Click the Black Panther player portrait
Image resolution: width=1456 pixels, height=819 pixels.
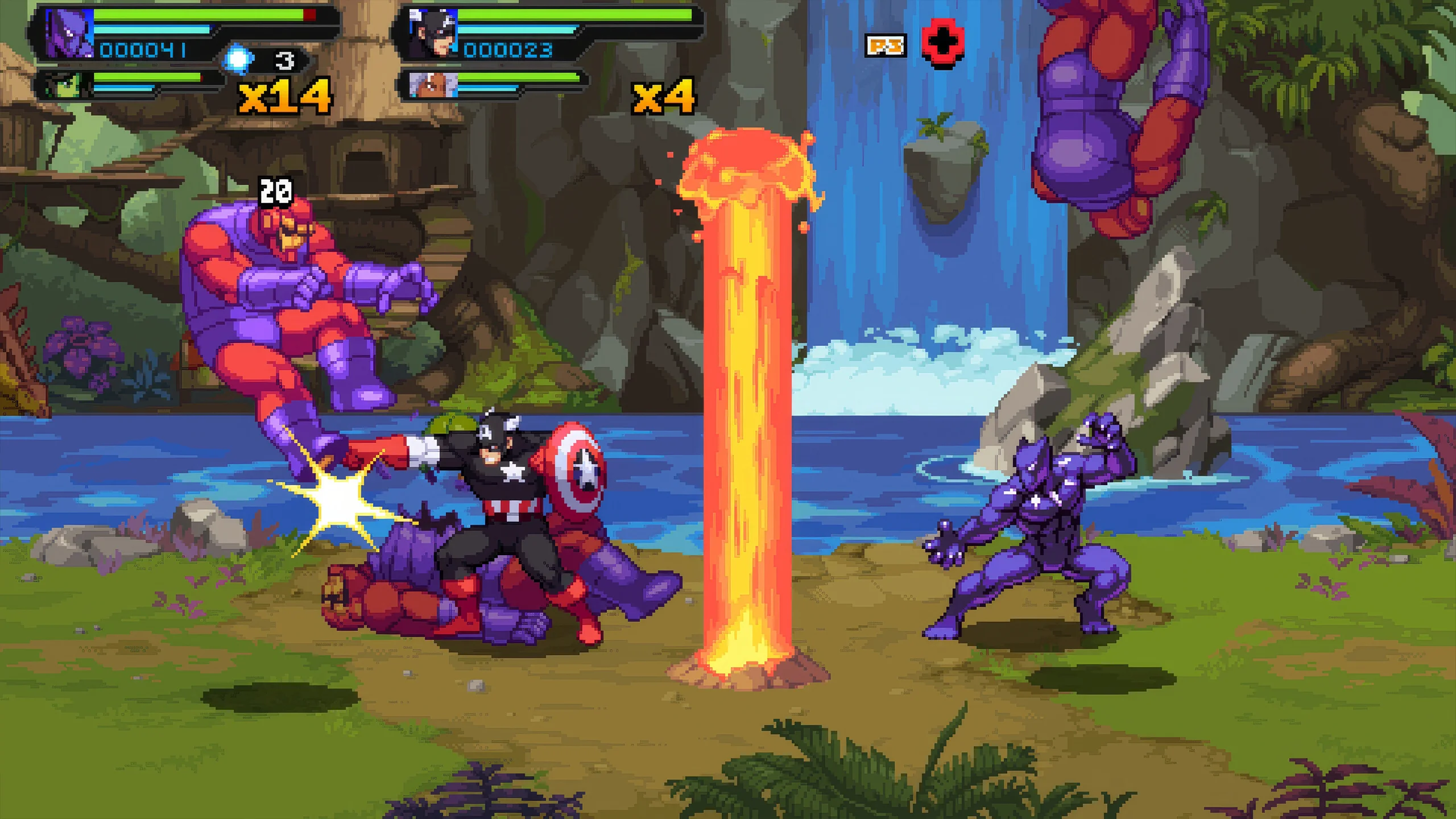[68, 34]
